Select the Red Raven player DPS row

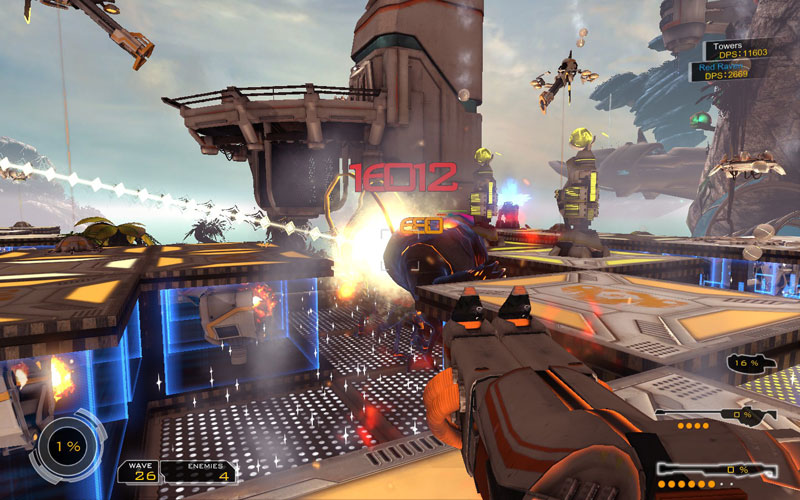point(730,70)
